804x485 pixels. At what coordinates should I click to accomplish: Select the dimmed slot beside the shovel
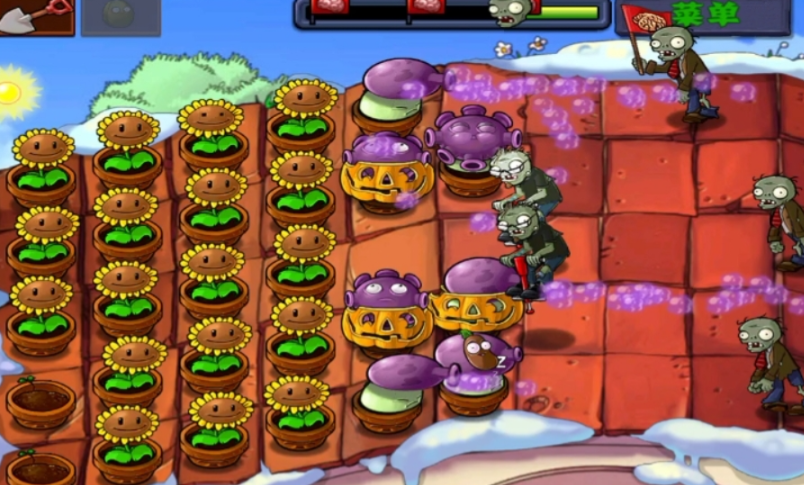tap(120, 16)
